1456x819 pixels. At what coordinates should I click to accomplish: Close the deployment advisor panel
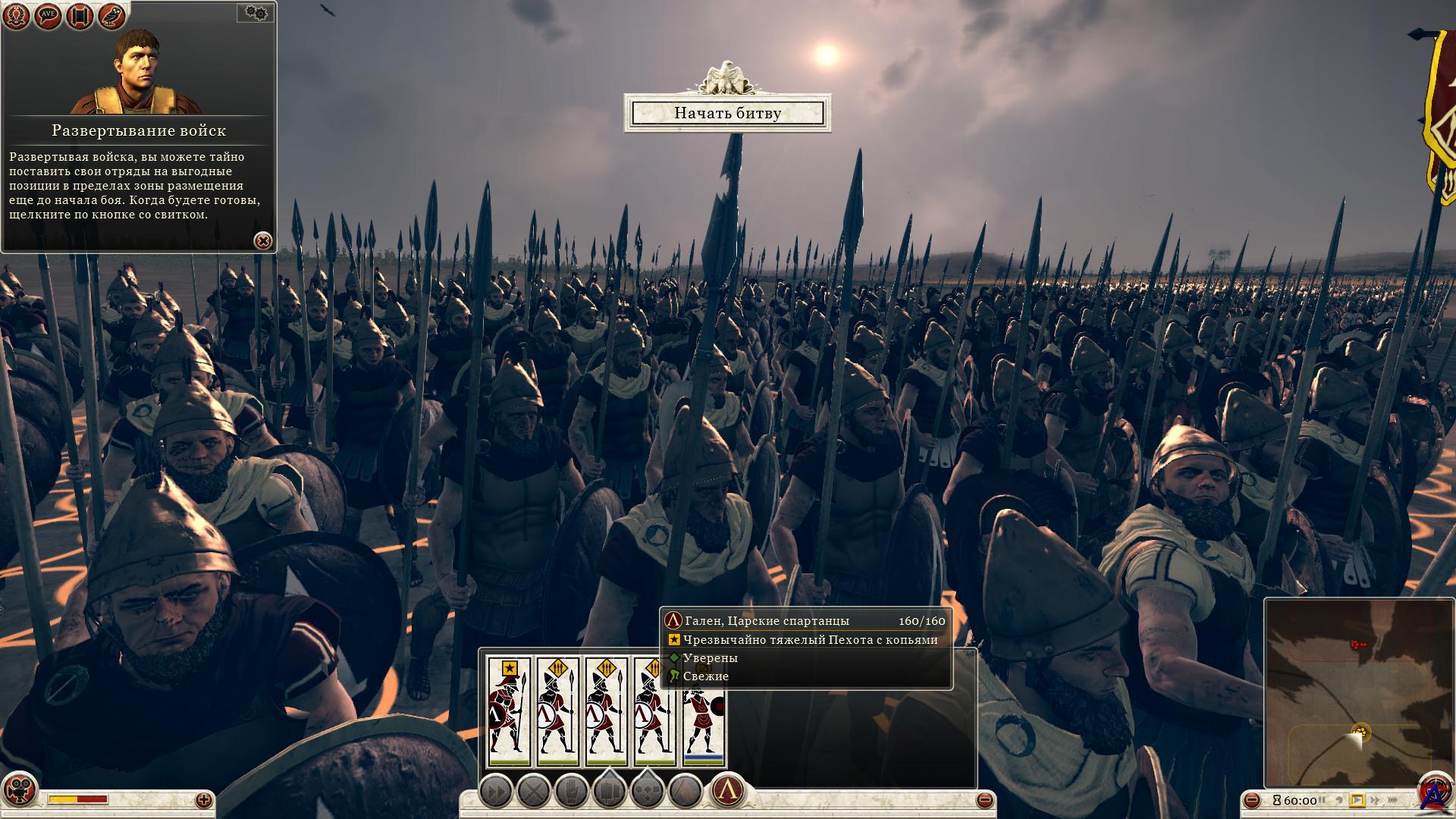pos(262,241)
